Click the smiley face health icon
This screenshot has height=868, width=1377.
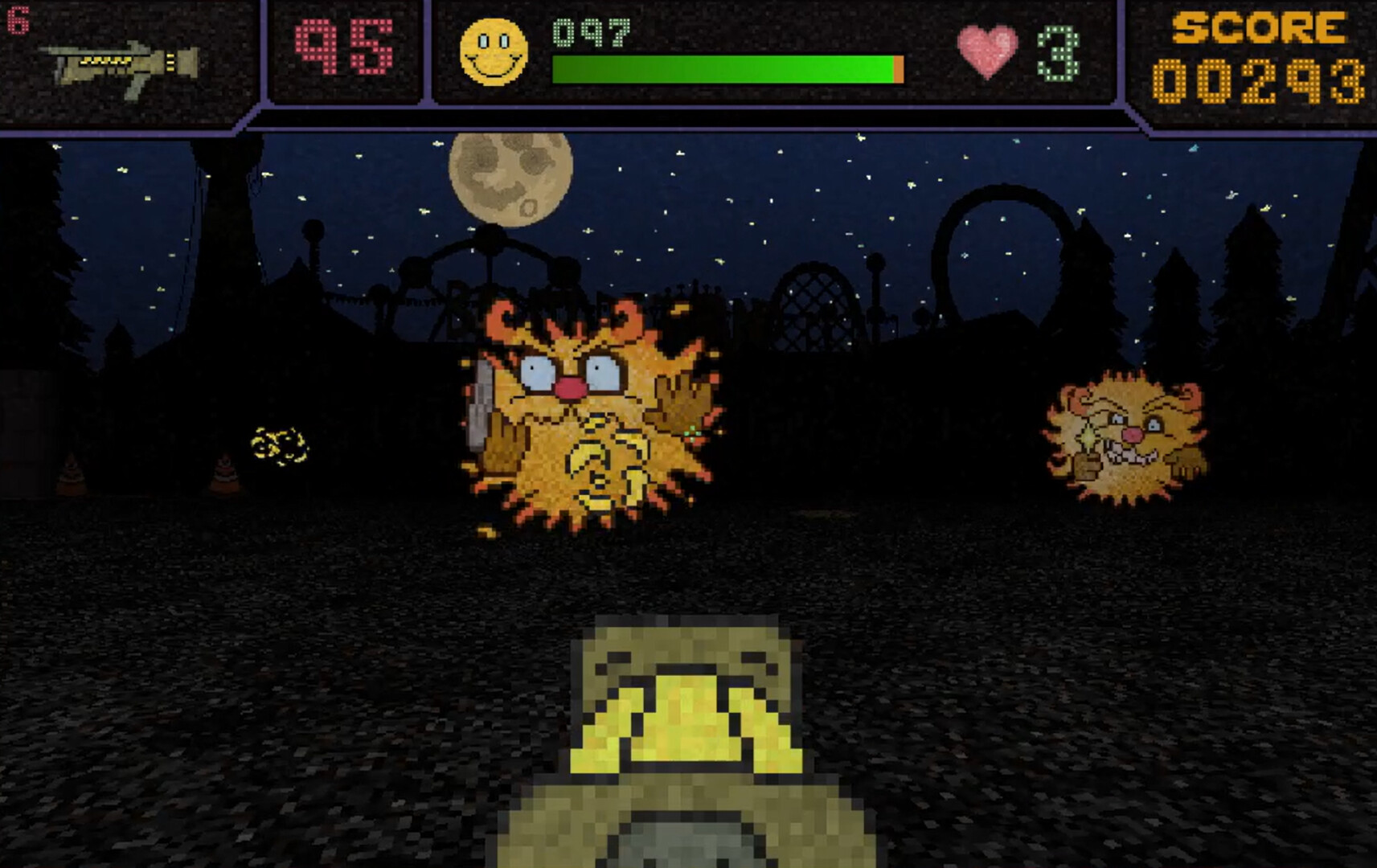493,50
